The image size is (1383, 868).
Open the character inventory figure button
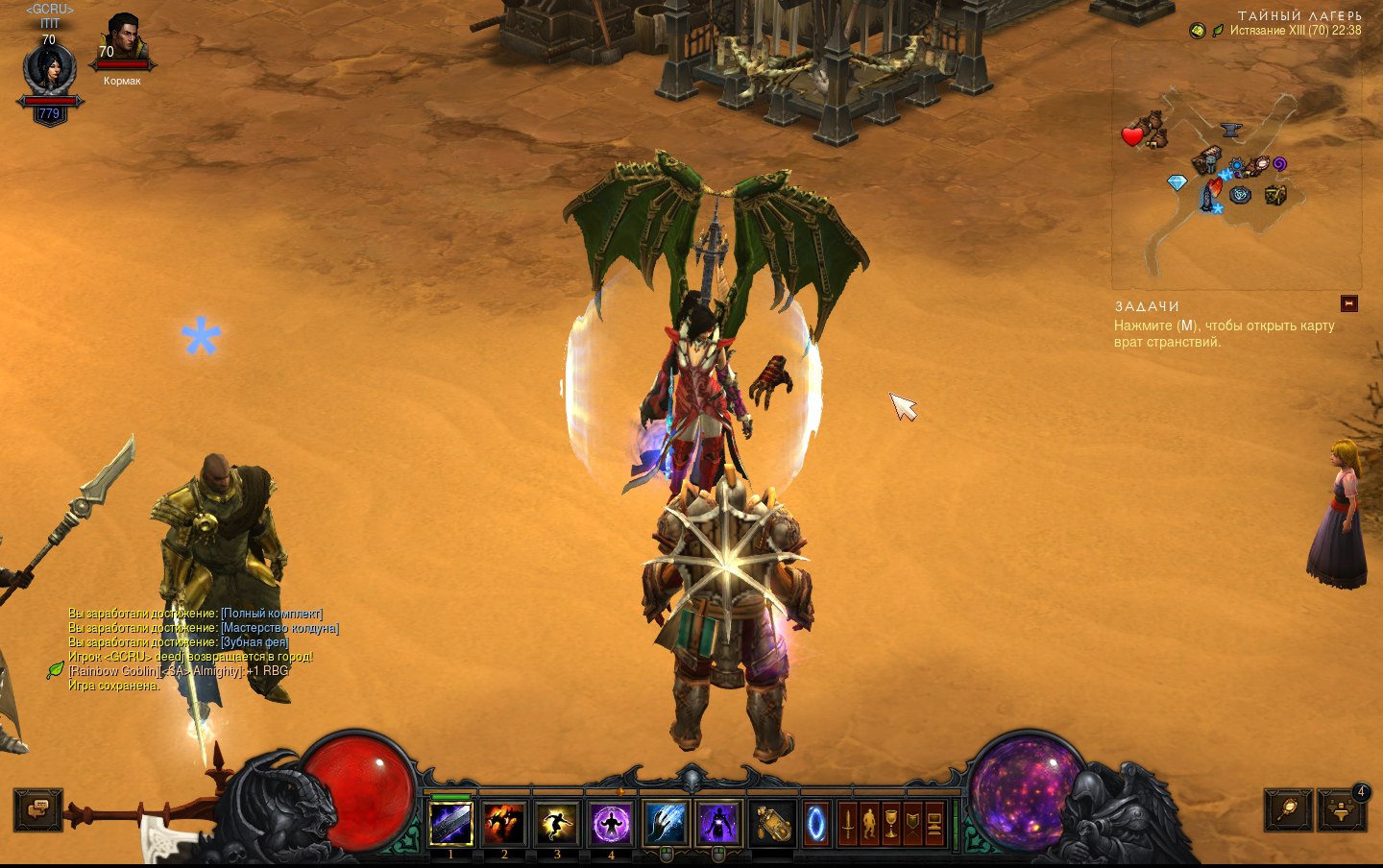pos(869,823)
